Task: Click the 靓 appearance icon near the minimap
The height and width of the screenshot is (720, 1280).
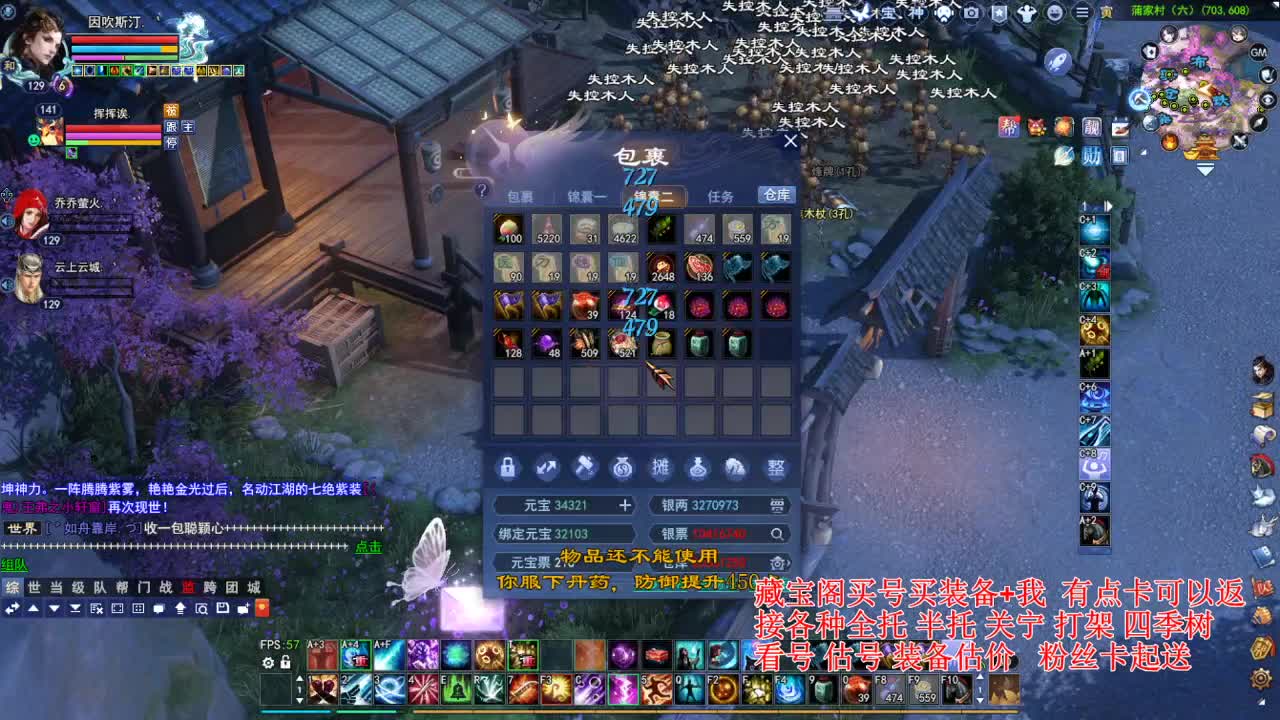Action: (1094, 127)
